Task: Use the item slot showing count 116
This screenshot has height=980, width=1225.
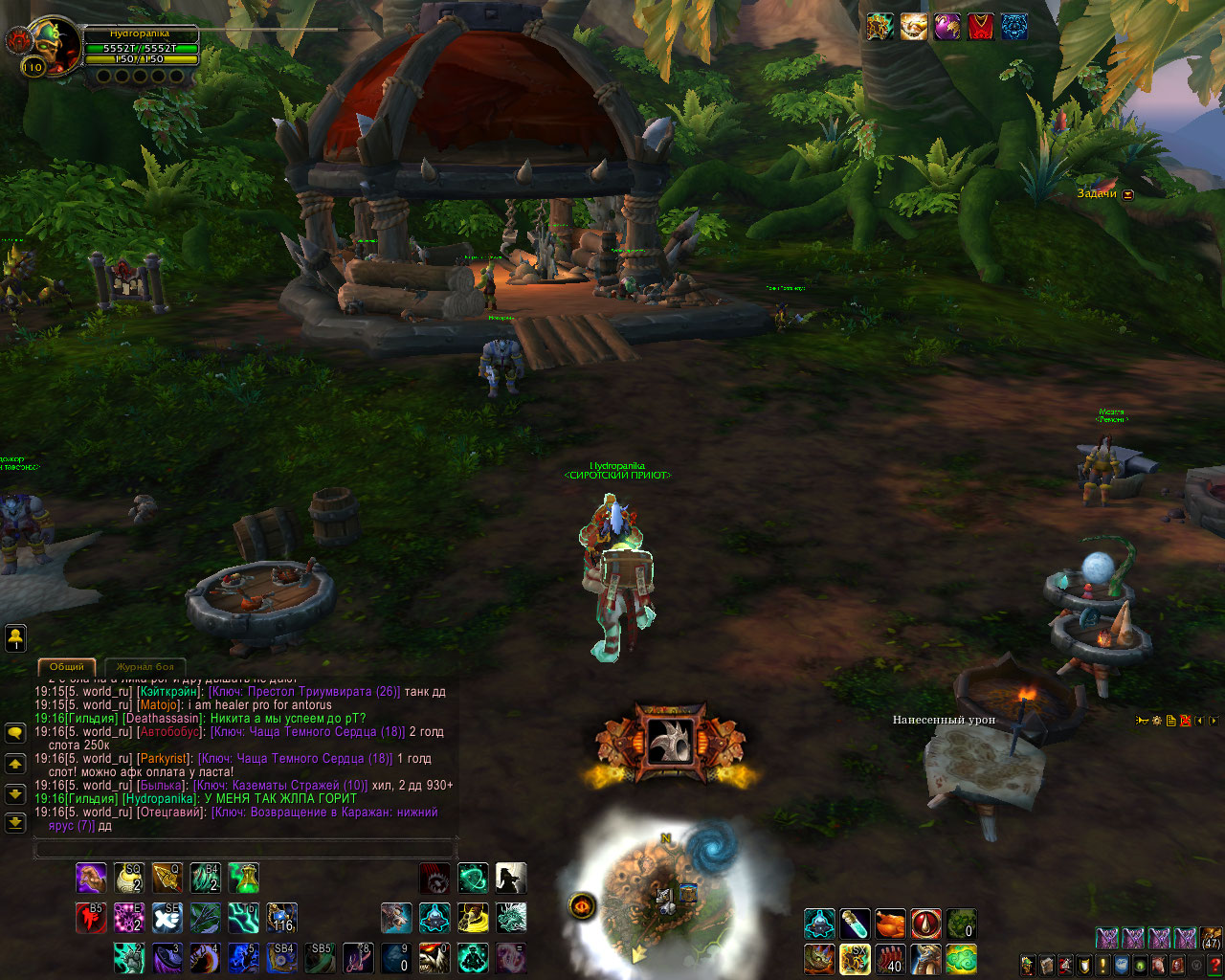Action: pos(281,918)
